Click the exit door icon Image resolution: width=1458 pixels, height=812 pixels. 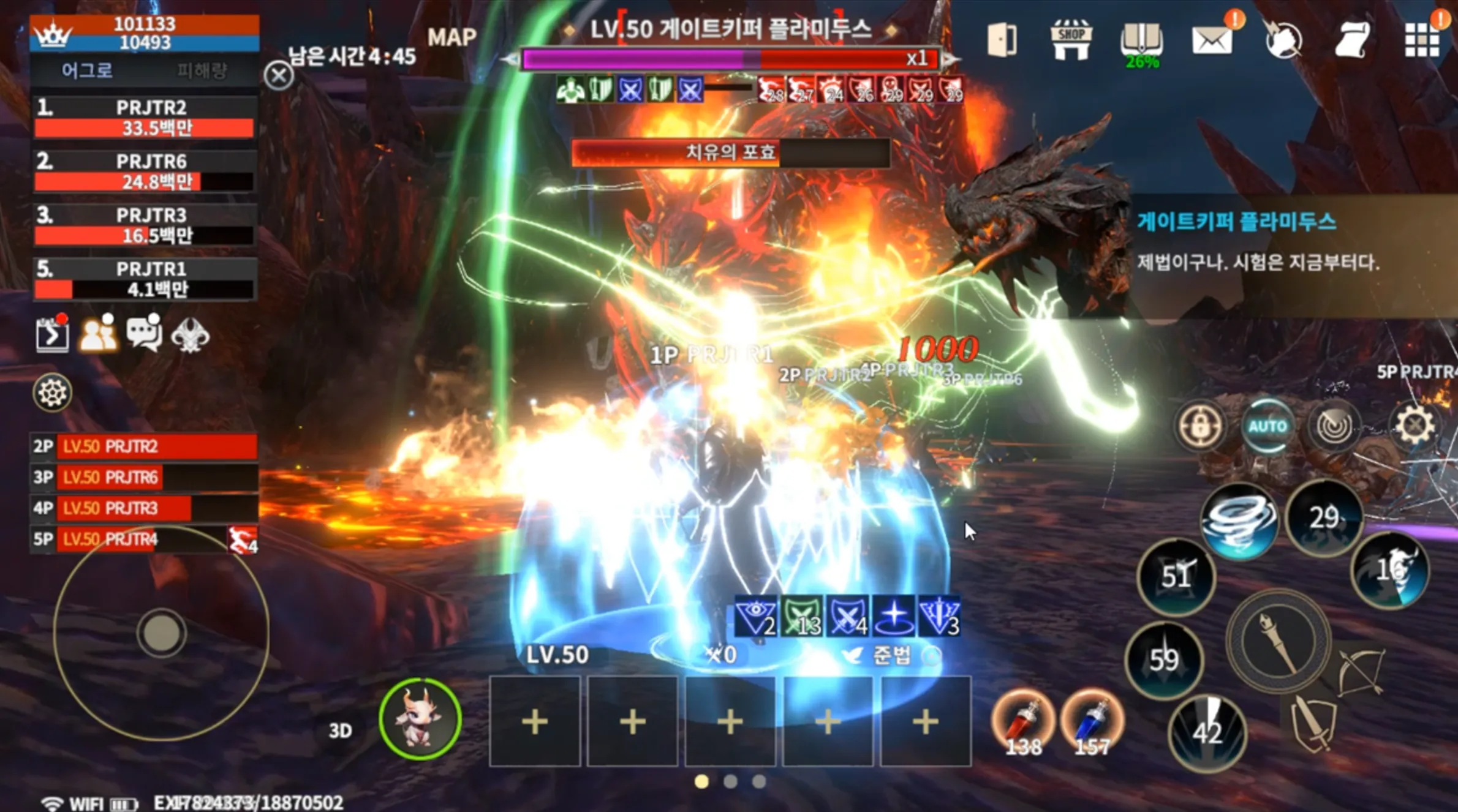1000,38
